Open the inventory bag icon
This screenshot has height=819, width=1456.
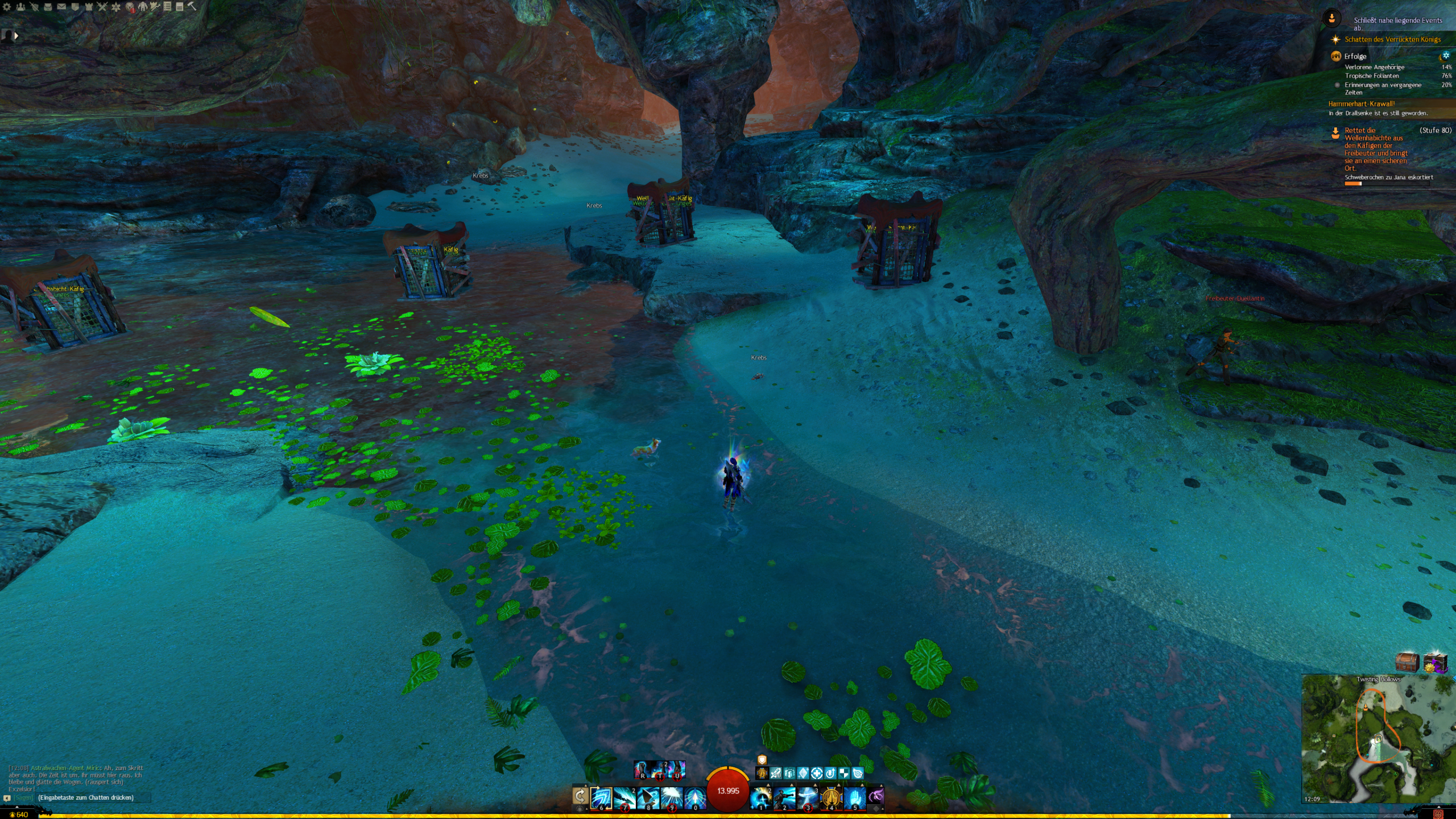click(x=48, y=7)
